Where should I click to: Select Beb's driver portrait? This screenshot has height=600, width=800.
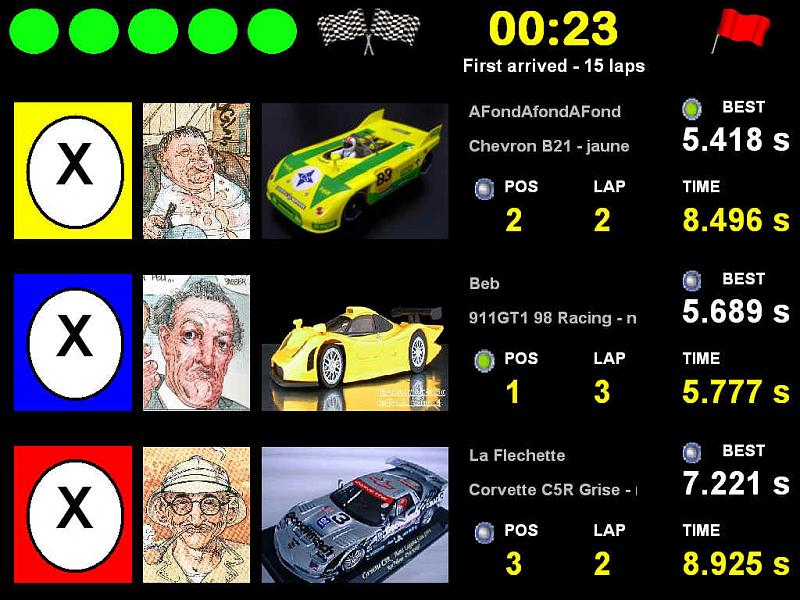pyautogui.click(x=196, y=342)
